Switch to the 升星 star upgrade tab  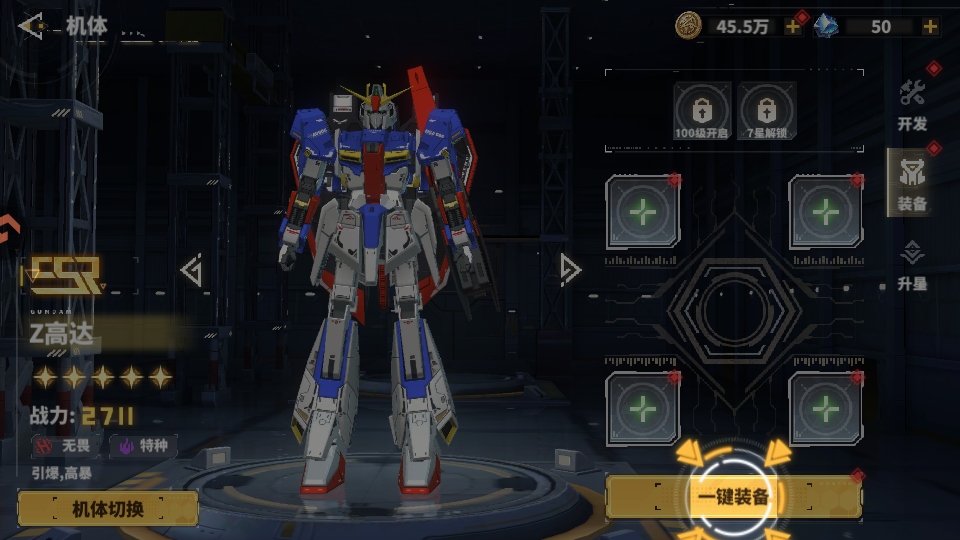[x=912, y=265]
